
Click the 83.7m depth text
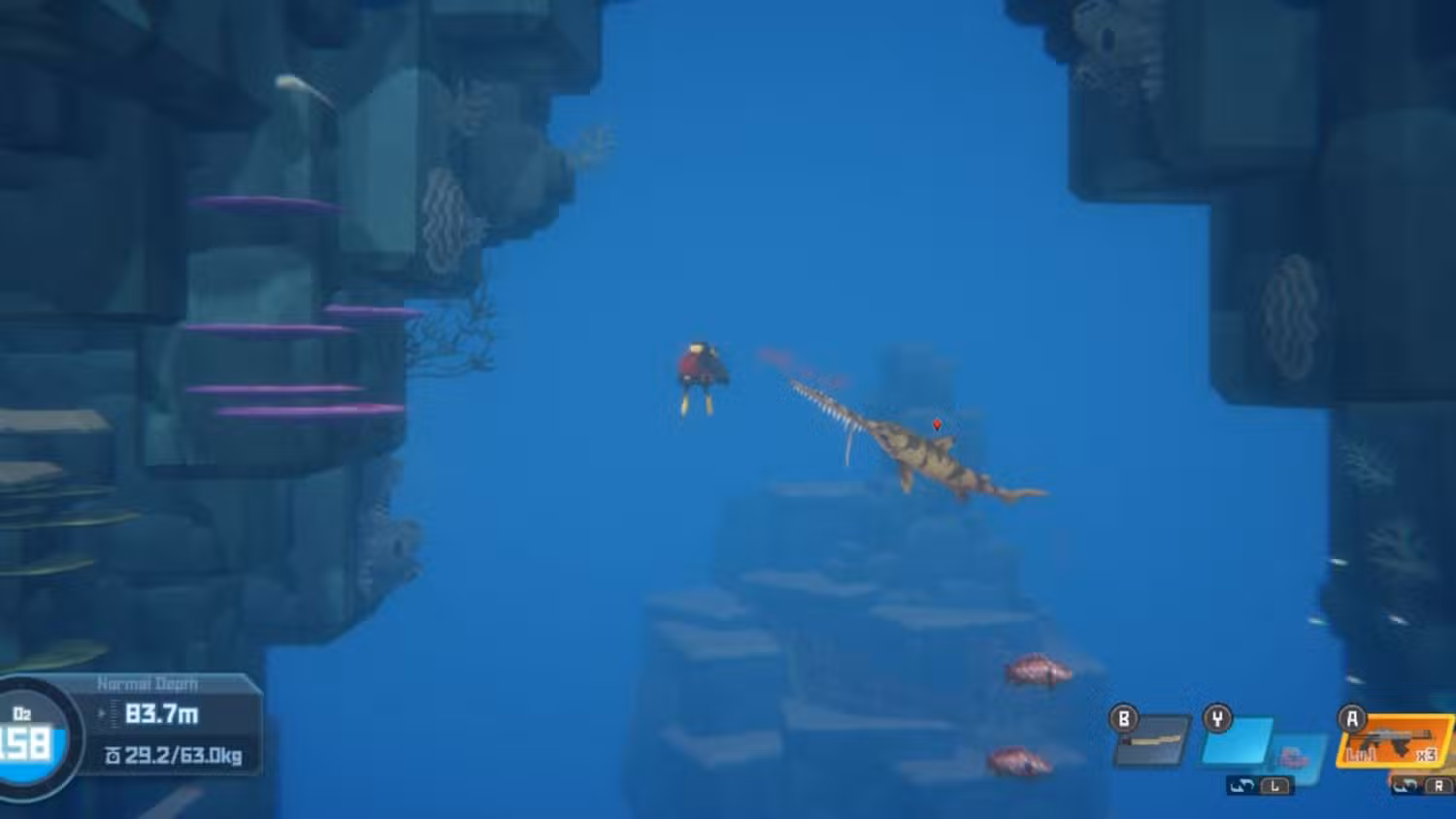pyautogui.click(x=163, y=715)
